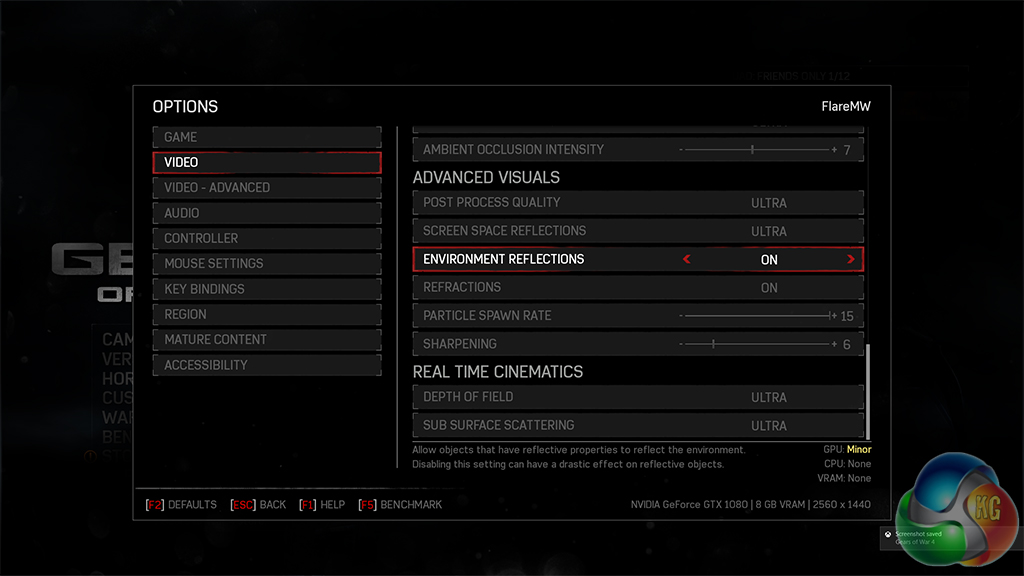Adjust the Ambient Occlusion Intensity slider
The height and width of the screenshot is (576, 1024).
click(757, 150)
